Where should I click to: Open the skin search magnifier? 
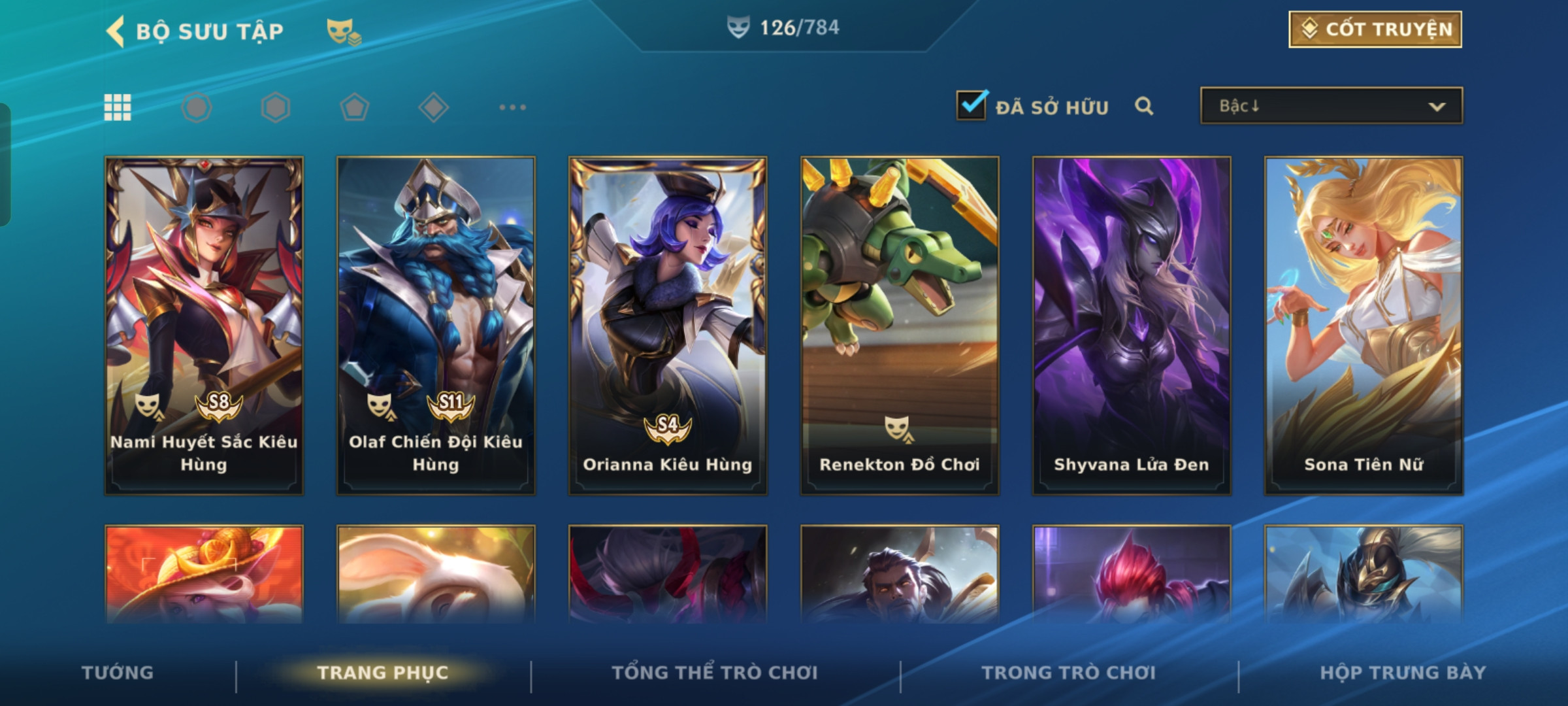pyautogui.click(x=1143, y=106)
